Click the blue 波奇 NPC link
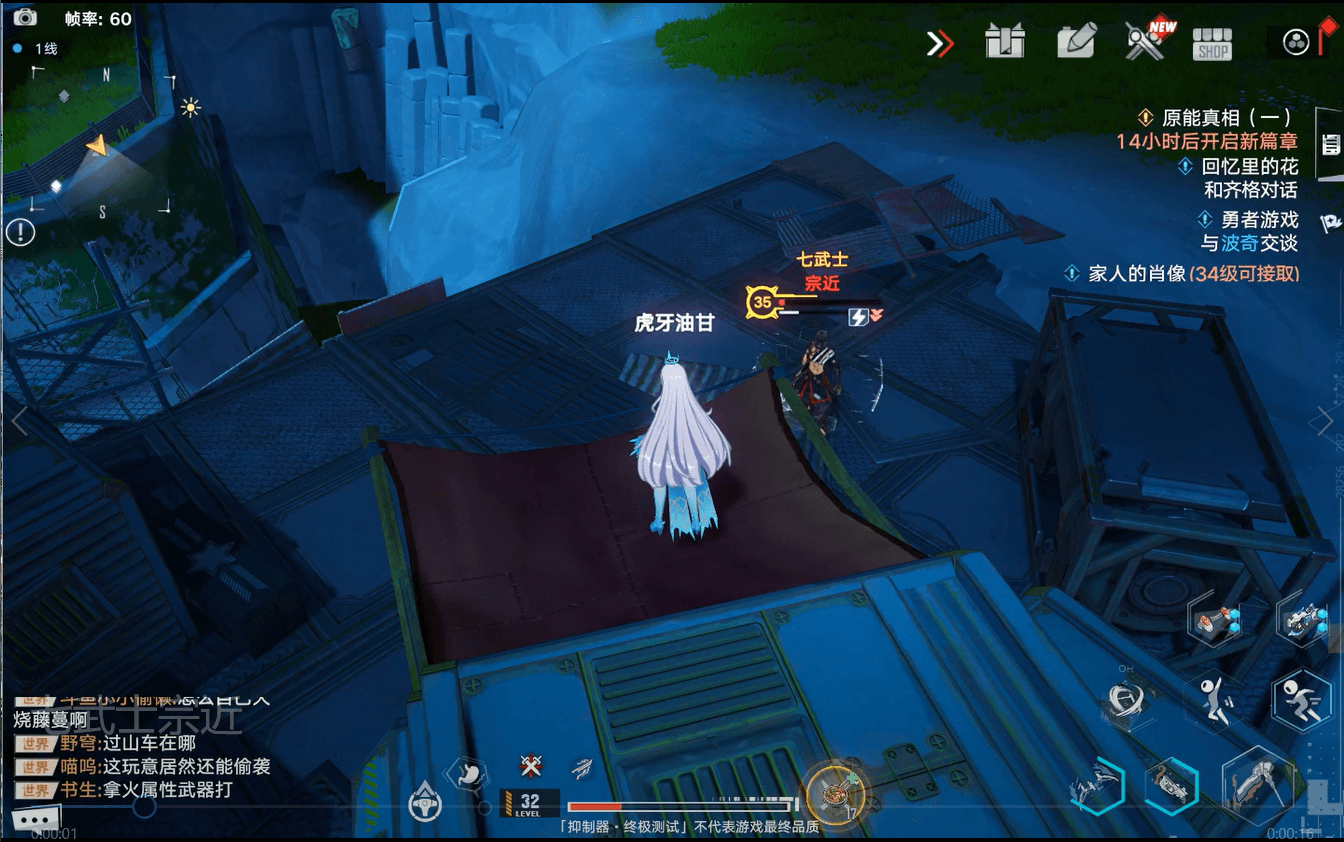This screenshot has width=1344, height=842. pyautogui.click(x=1238, y=241)
